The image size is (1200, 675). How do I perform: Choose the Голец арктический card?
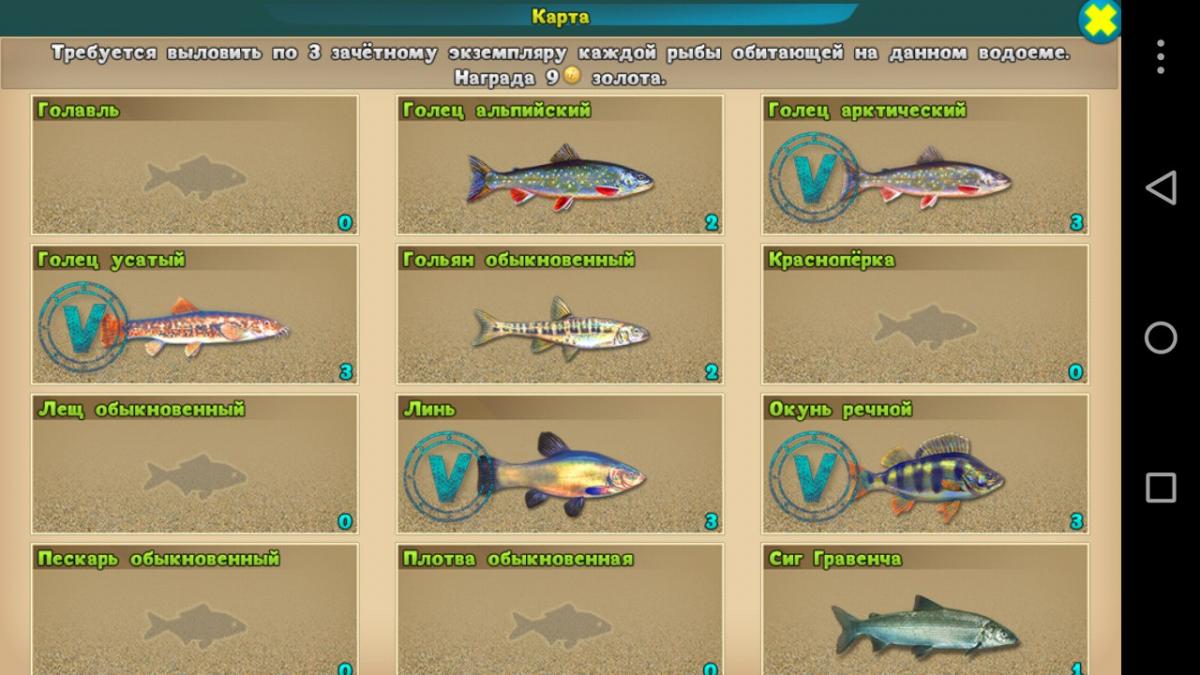click(925, 166)
